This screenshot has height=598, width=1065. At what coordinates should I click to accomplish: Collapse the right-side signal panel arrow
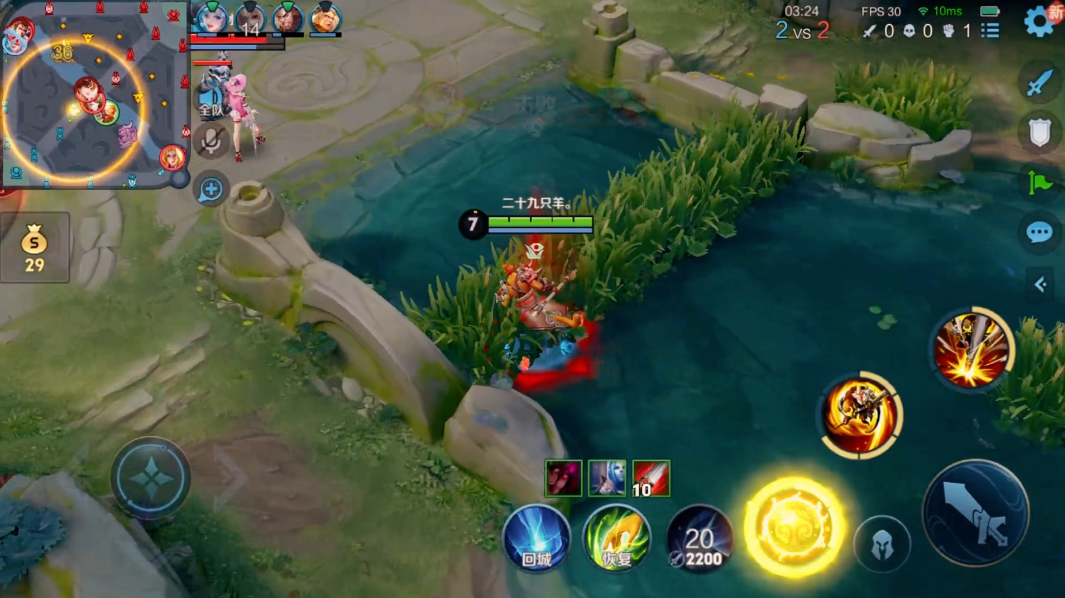click(1040, 285)
